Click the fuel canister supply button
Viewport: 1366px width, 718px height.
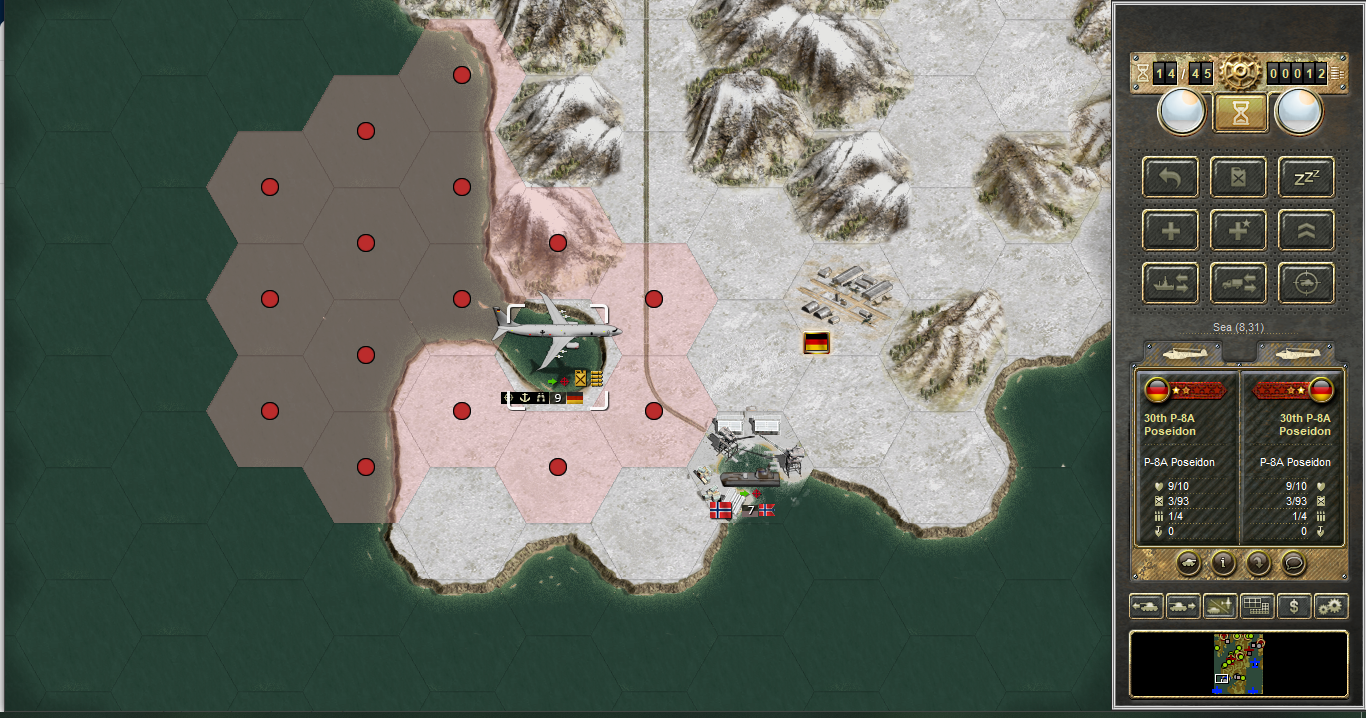pos(1238,178)
